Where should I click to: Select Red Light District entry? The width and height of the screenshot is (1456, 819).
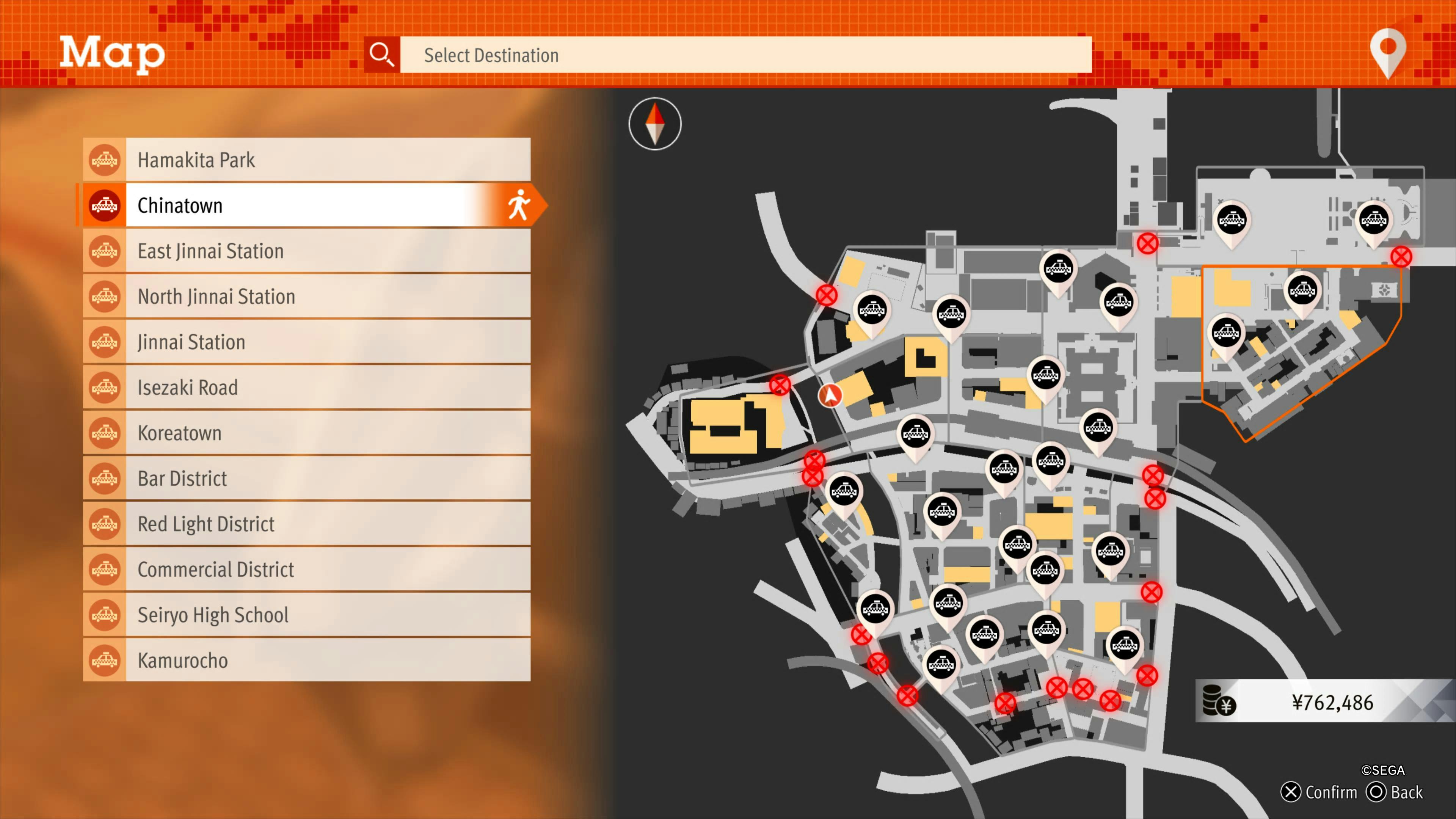(306, 524)
